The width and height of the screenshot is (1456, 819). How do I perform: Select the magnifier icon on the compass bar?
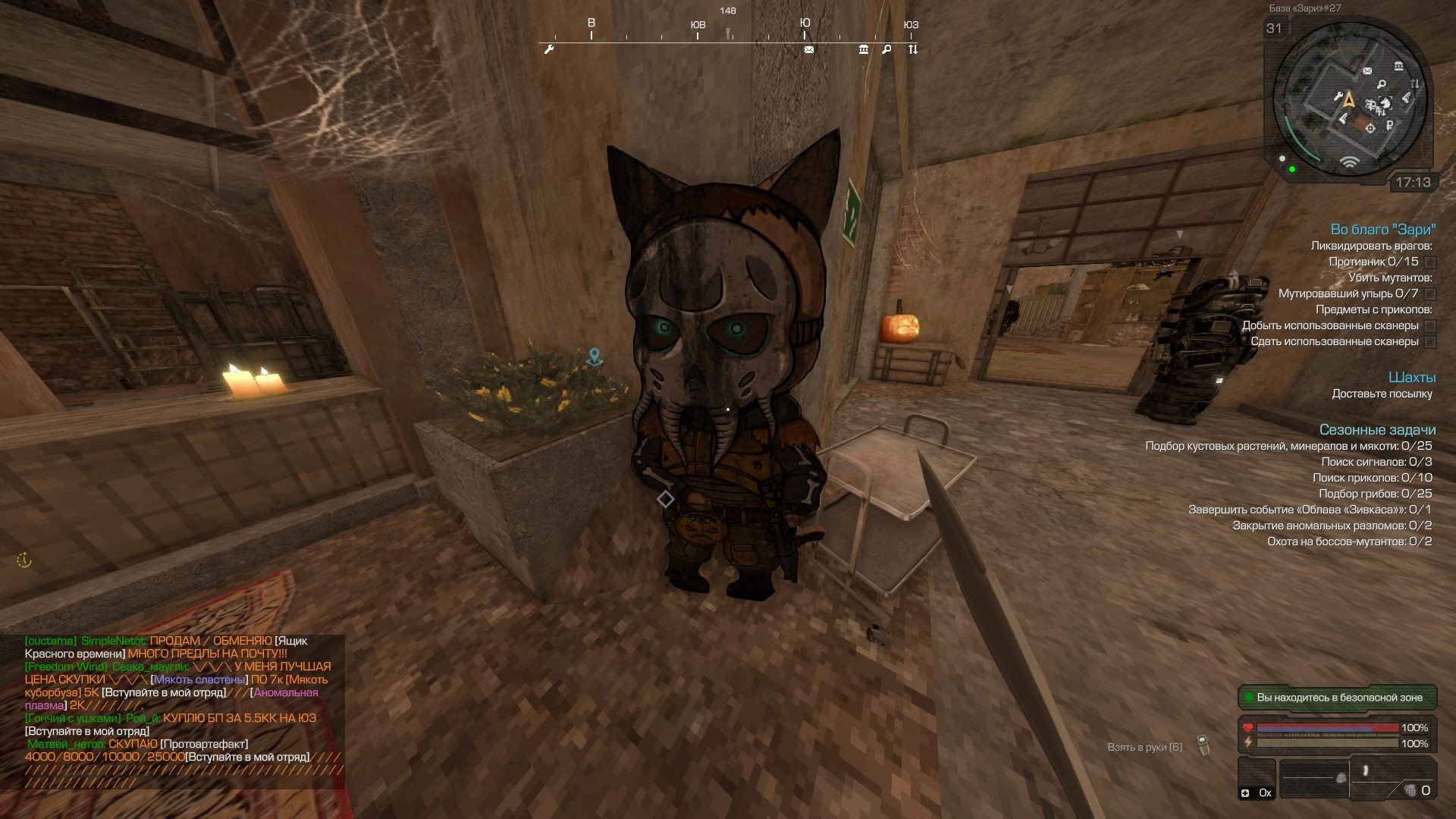(886, 50)
